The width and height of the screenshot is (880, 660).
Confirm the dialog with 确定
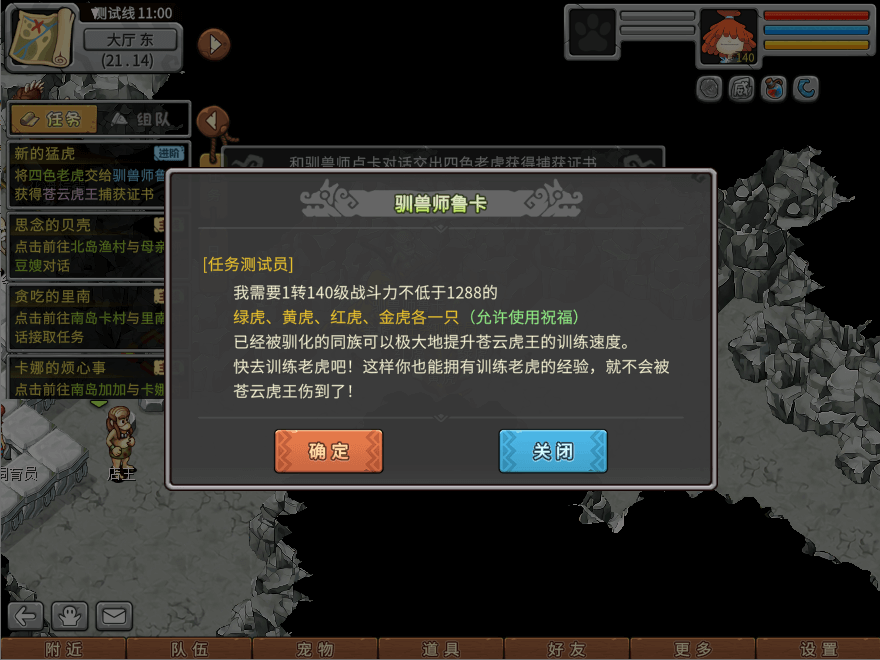(328, 451)
